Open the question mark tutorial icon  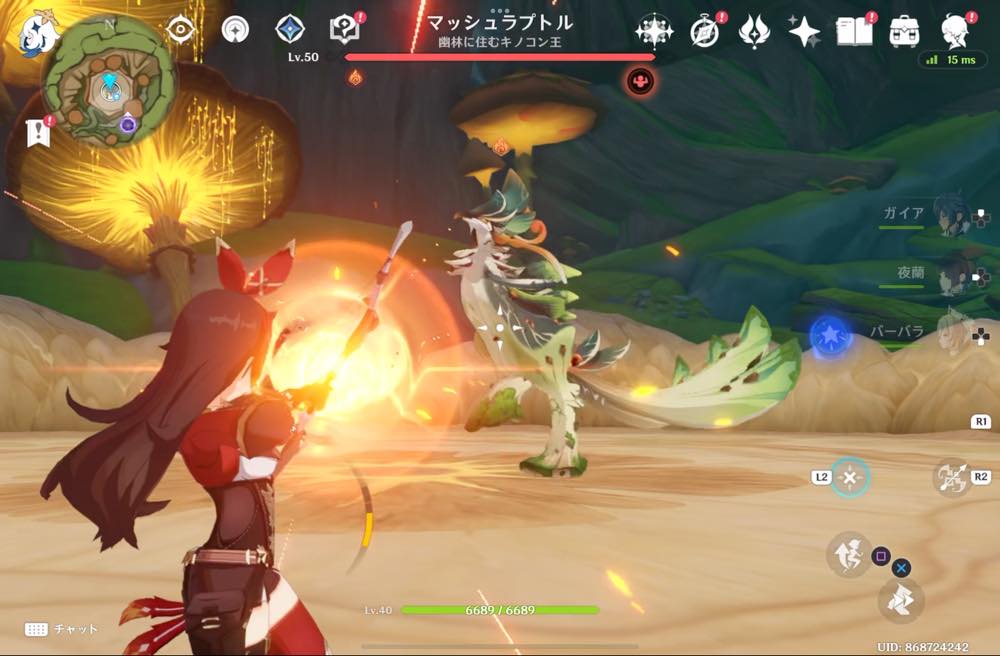(x=345, y=30)
